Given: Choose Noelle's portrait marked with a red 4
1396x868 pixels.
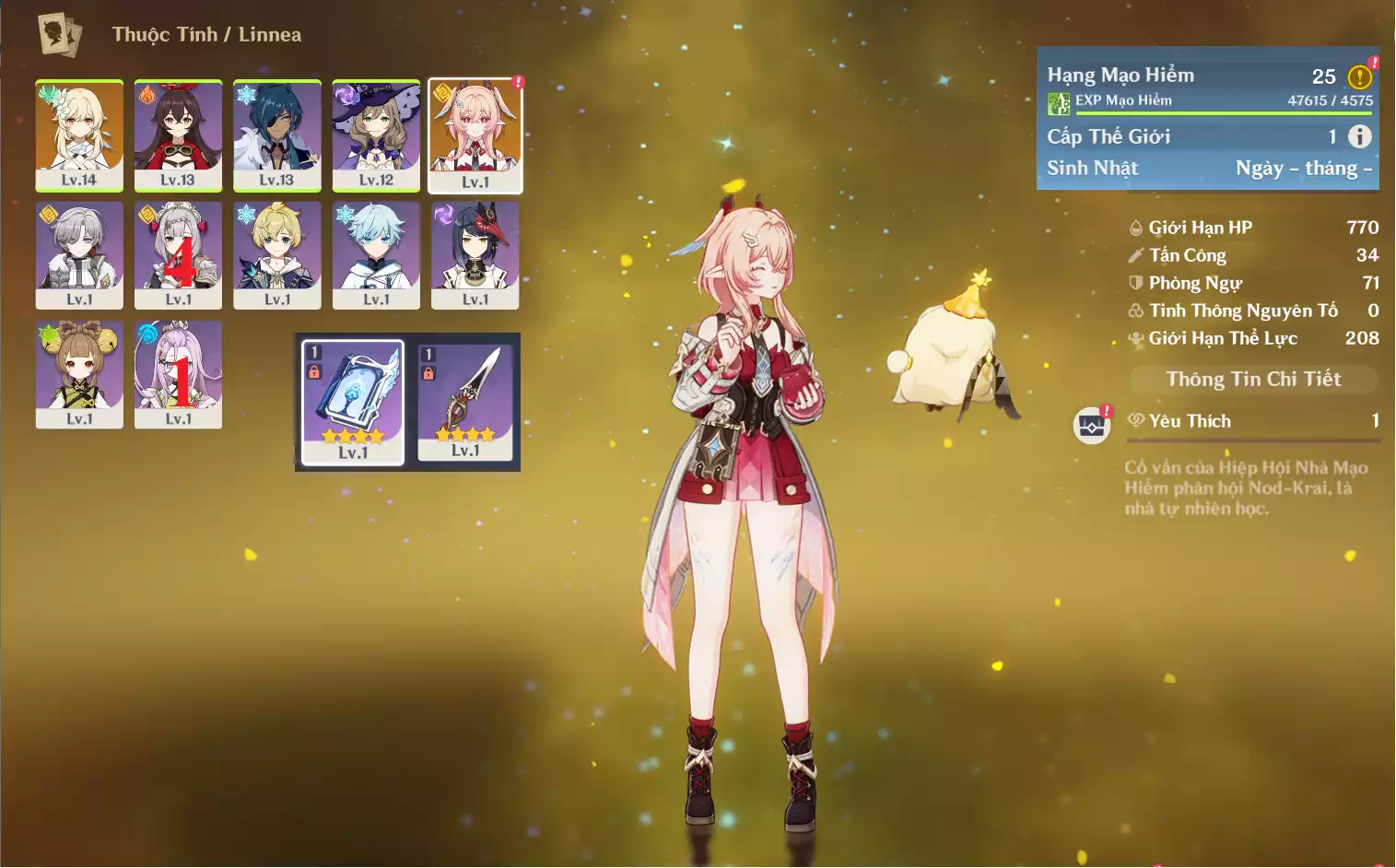Looking at the screenshot, I should (178, 254).
